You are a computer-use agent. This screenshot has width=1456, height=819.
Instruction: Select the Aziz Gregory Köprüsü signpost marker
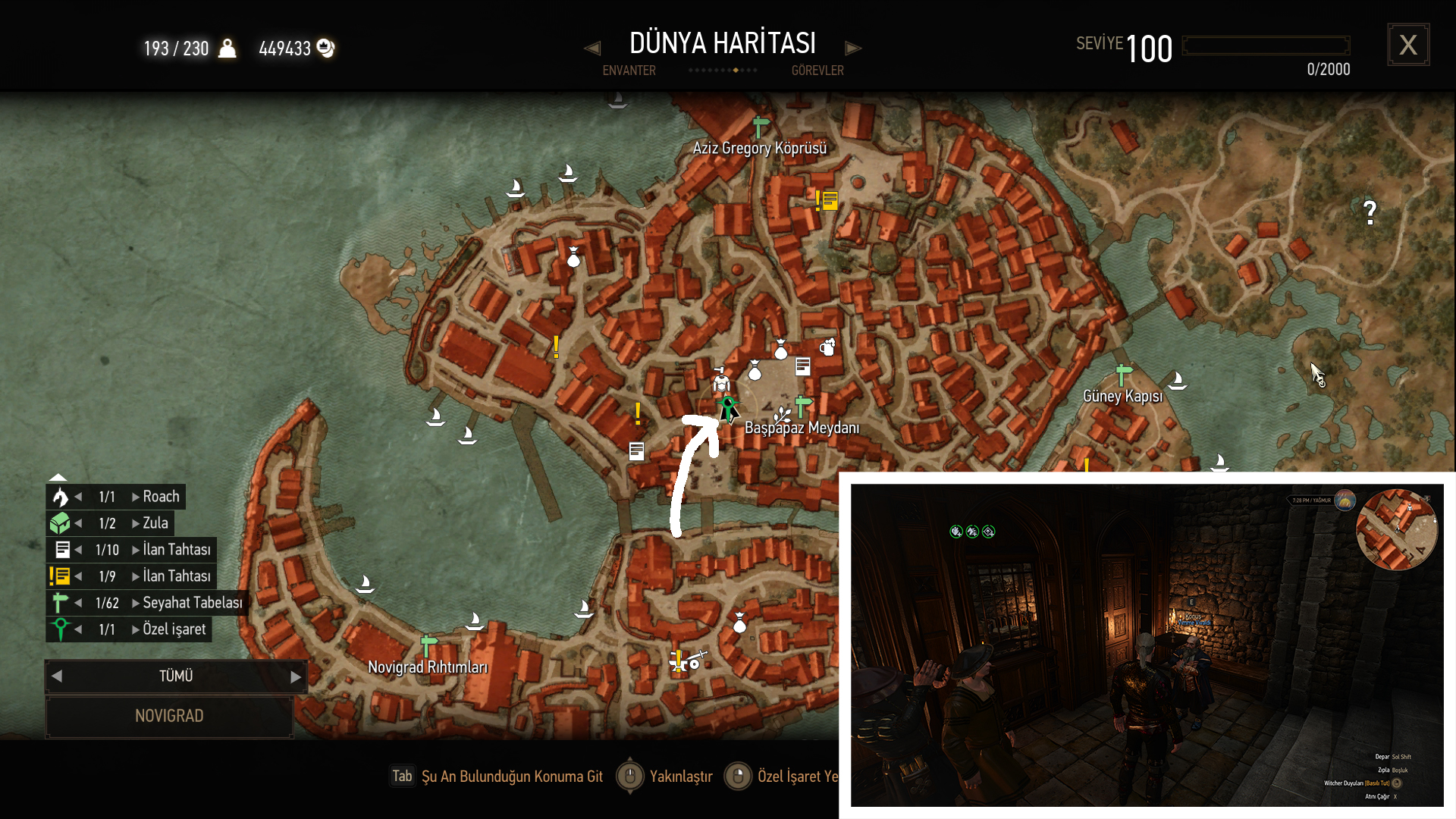[760, 127]
